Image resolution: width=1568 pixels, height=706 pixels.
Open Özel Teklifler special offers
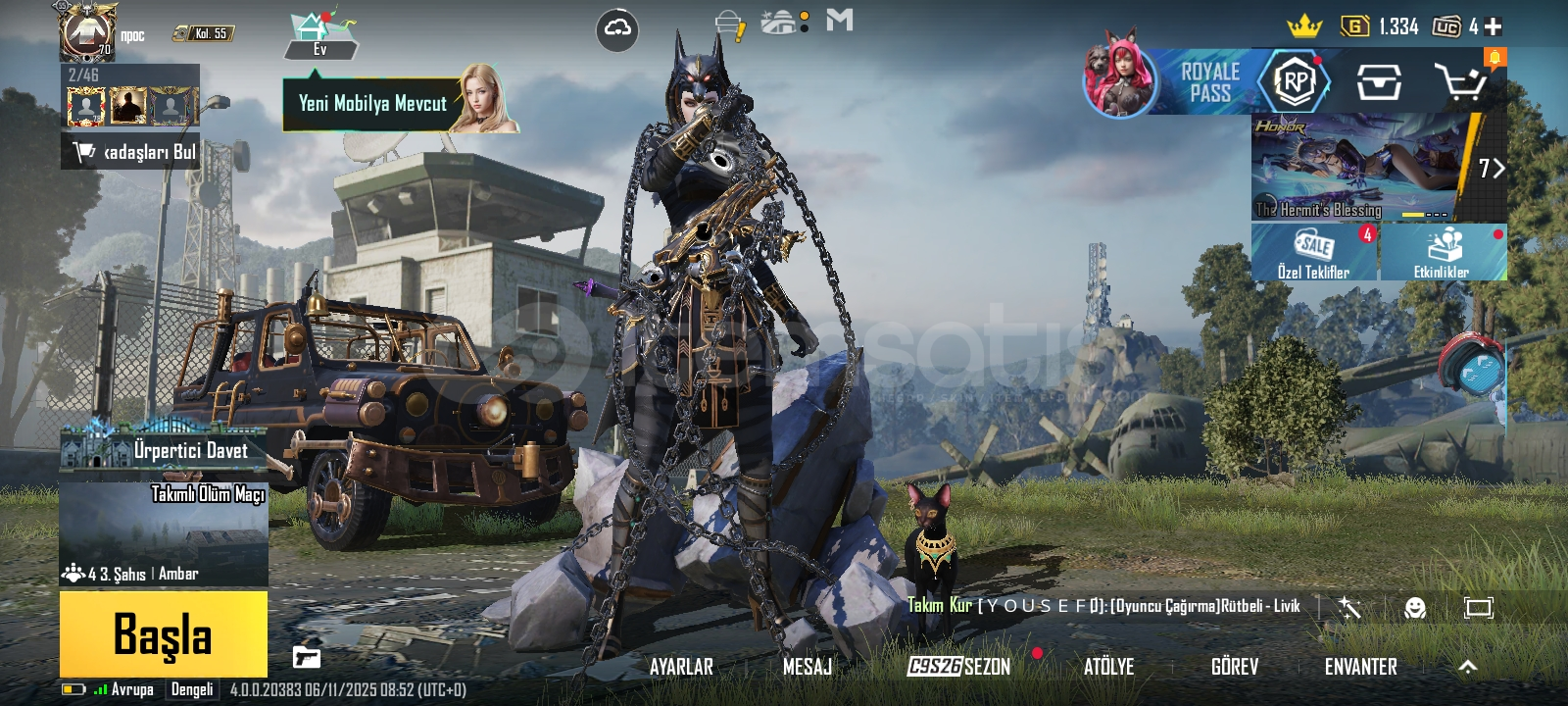[1314, 253]
